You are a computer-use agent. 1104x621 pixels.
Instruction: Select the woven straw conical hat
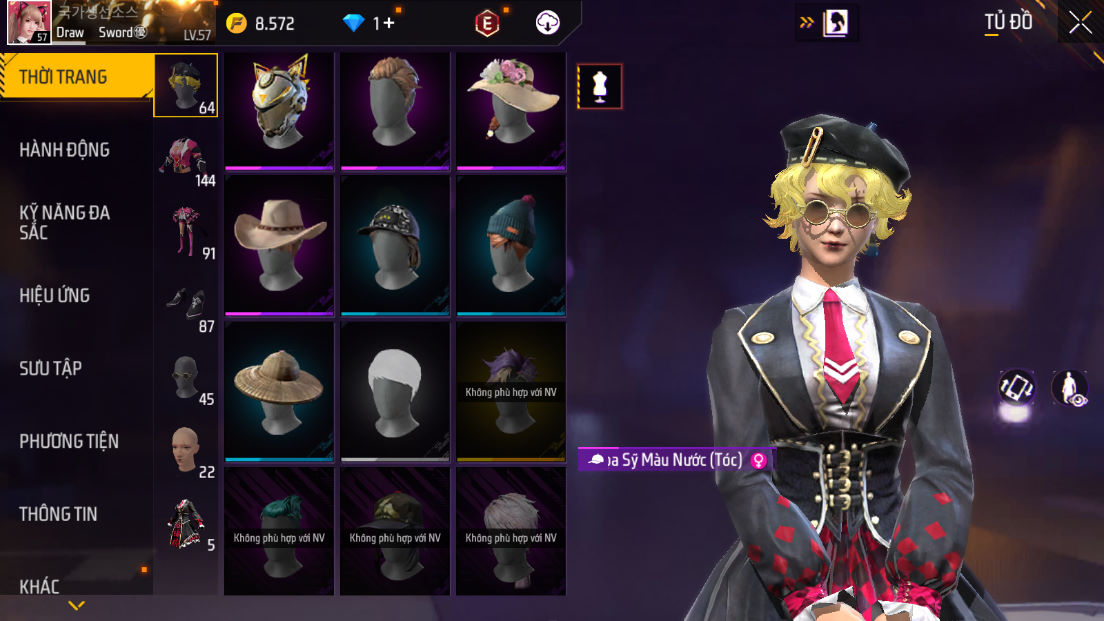tap(280, 389)
